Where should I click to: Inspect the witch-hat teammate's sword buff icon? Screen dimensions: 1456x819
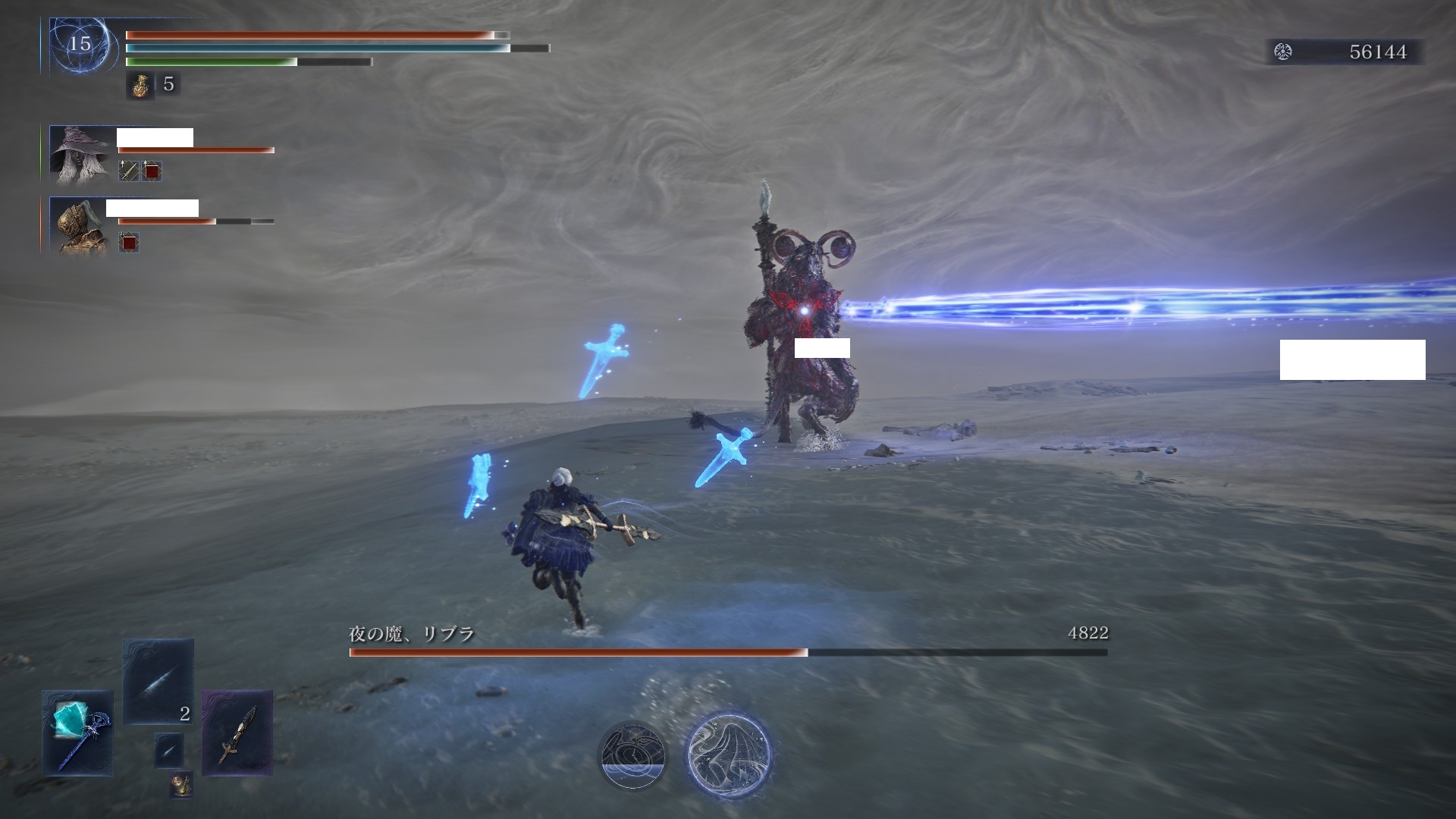tap(129, 171)
